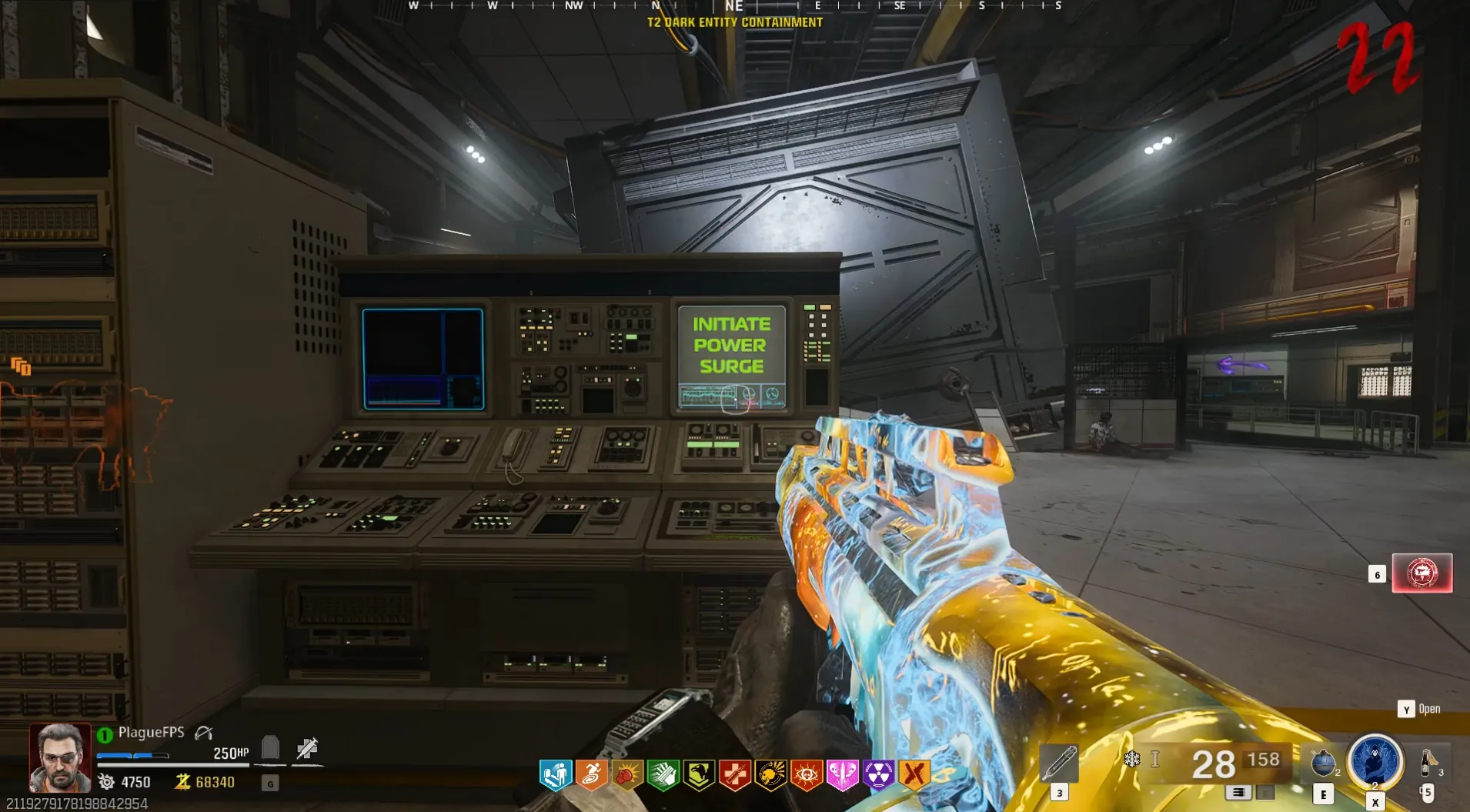Select the blue Stamin-Up perk icon
Screen dimensions: 1470x812
(556, 775)
